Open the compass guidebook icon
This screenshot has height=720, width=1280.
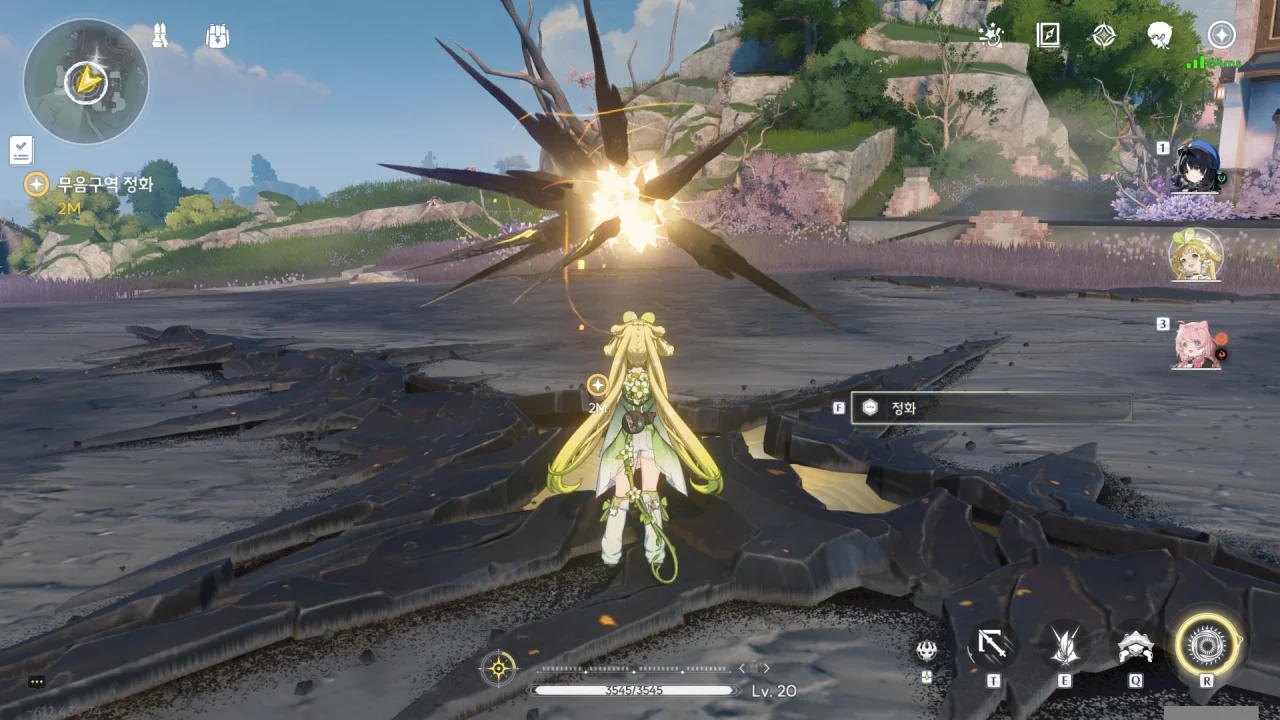pos(1048,36)
